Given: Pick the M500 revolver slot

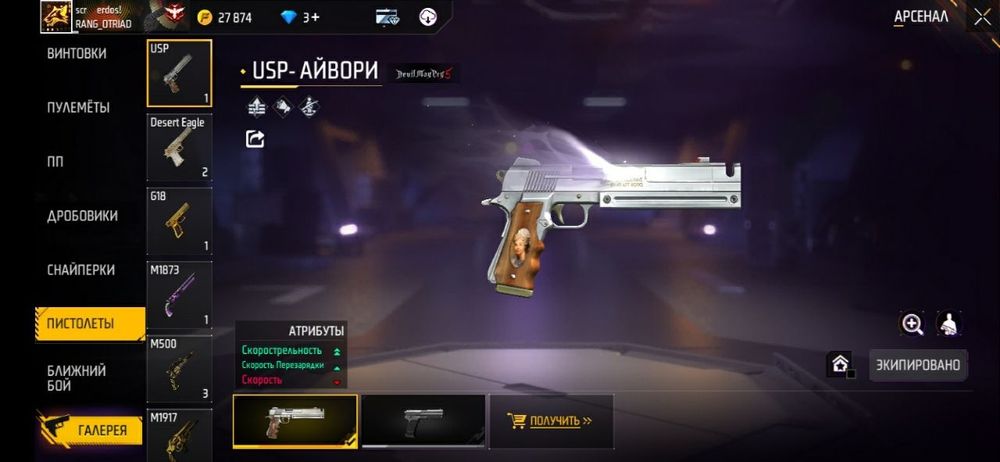Looking at the screenshot, I should (179, 369).
